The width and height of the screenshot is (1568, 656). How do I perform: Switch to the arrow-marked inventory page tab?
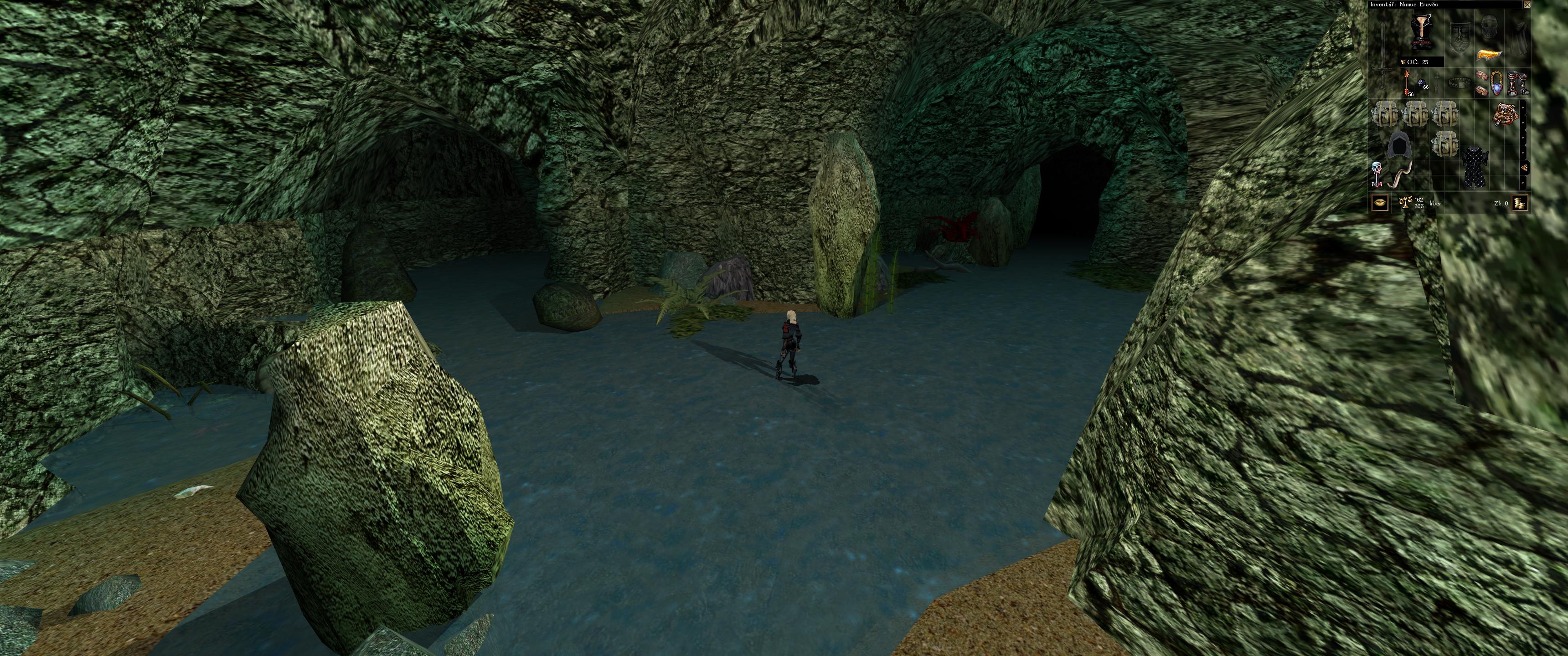pos(1523,167)
